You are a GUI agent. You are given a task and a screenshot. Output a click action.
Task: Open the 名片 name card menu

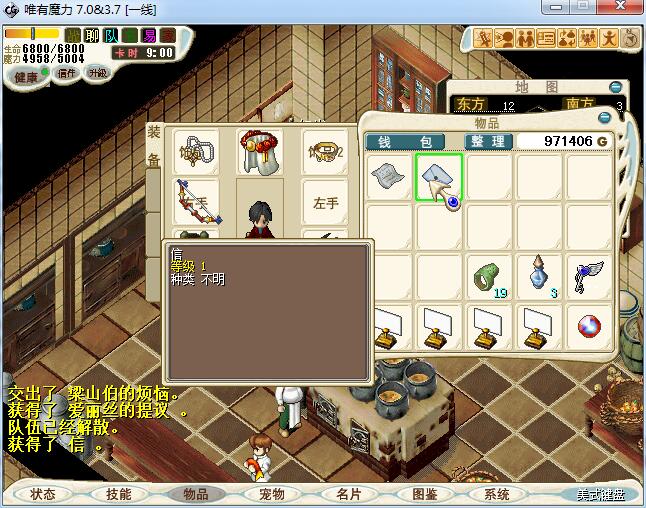point(348,494)
